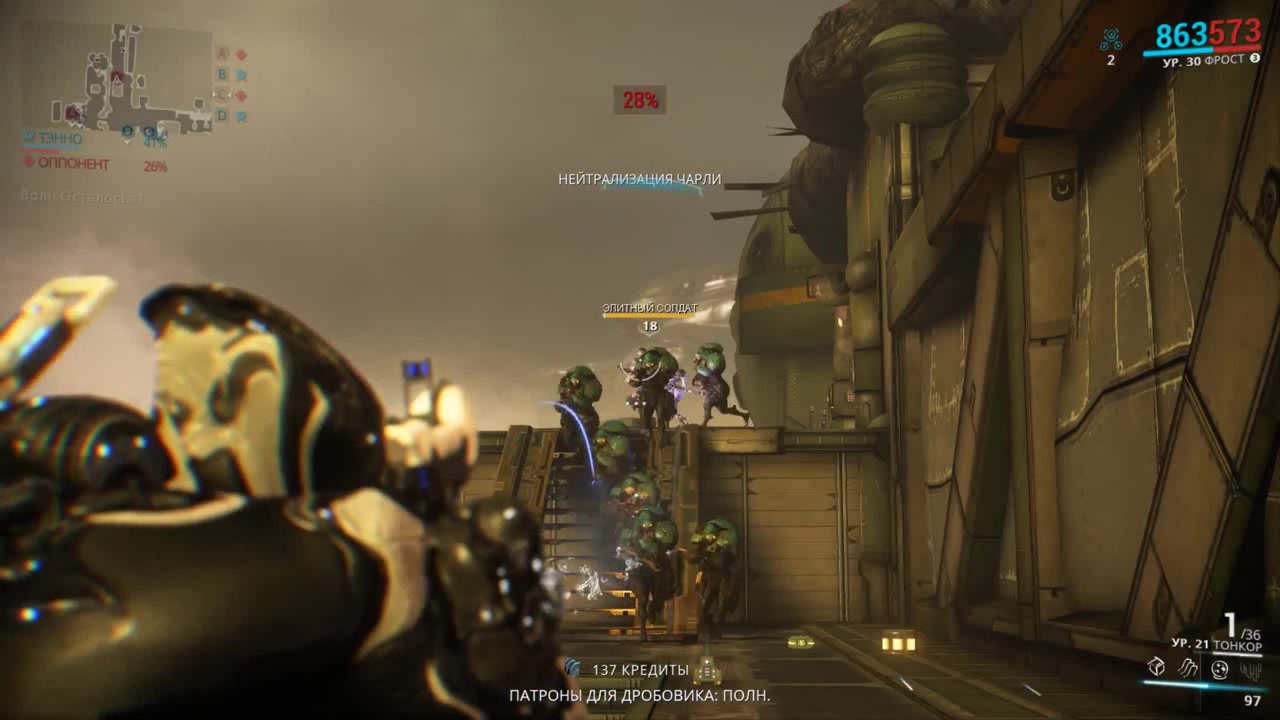Select the B control point indicator
The image size is (1280, 720).
coord(222,74)
